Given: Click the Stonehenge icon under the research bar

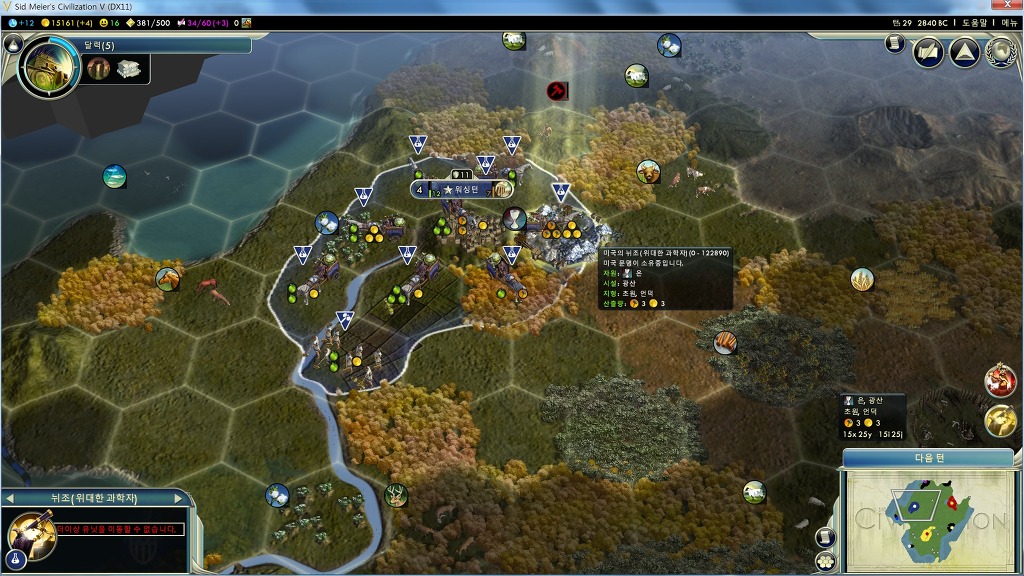Looking at the screenshot, I should (x=97, y=68).
